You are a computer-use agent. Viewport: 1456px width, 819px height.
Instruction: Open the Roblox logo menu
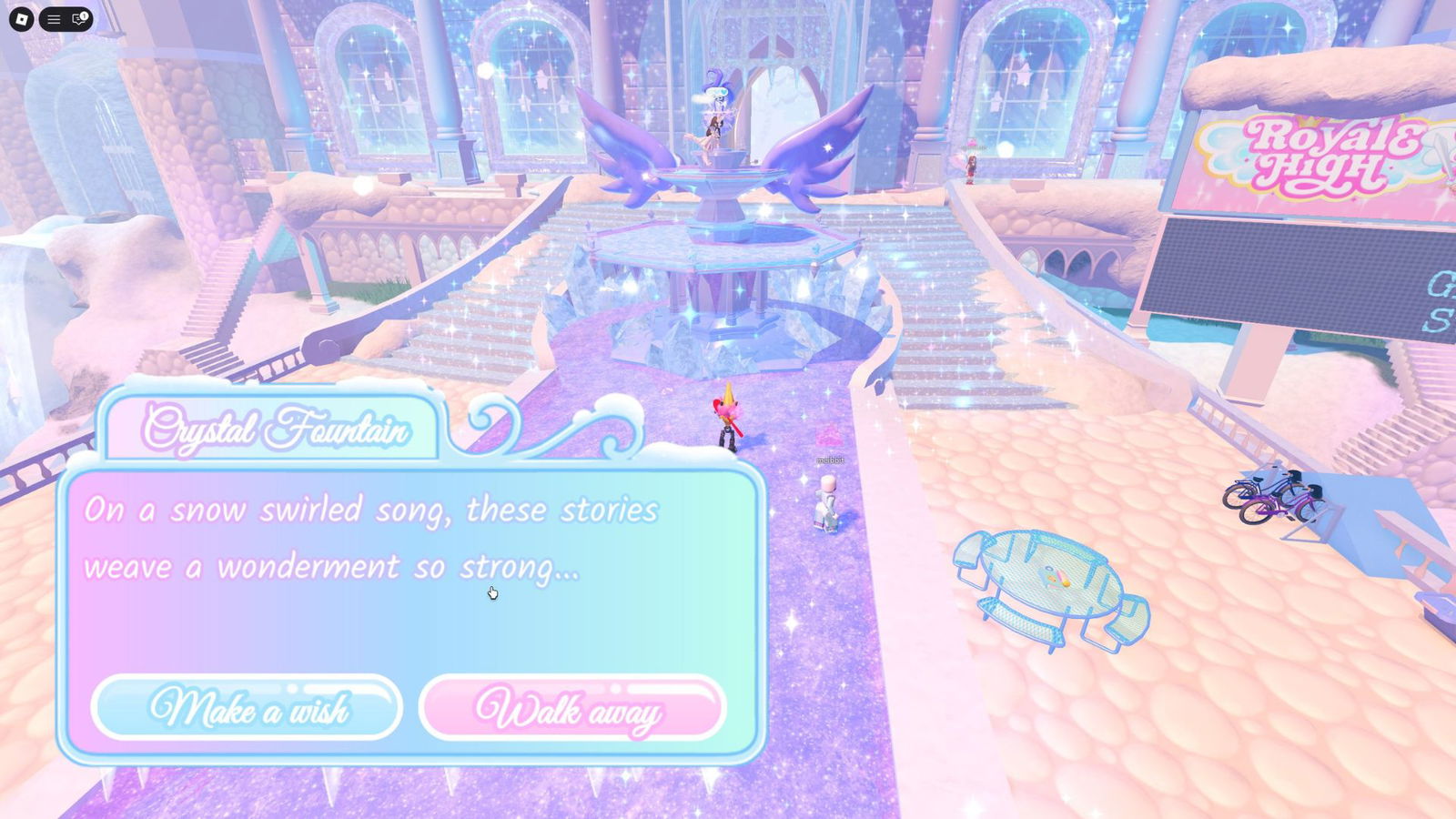coord(21,19)
